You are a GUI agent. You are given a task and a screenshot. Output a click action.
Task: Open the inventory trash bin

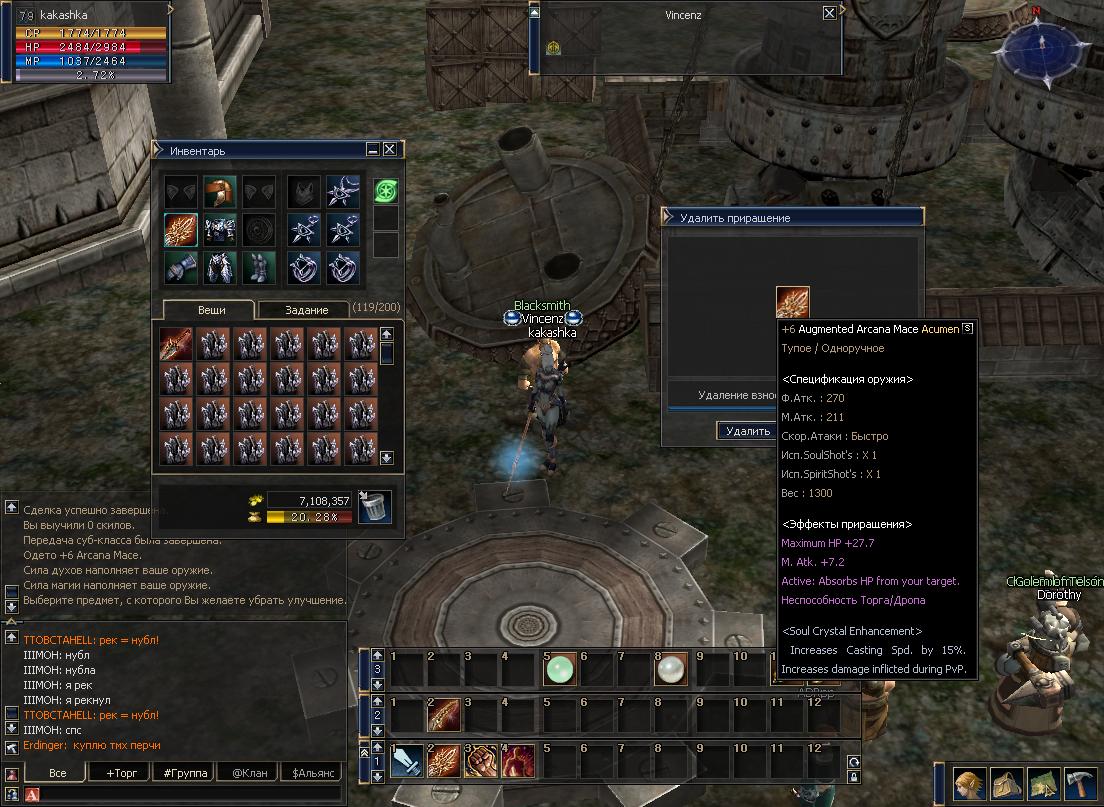[x=374, y=506]
